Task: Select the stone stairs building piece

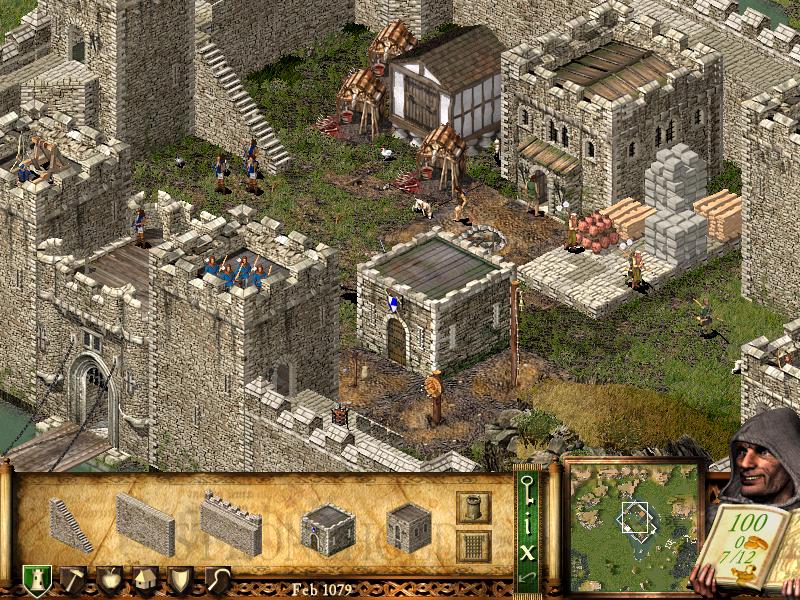Action: click(72, 523)
